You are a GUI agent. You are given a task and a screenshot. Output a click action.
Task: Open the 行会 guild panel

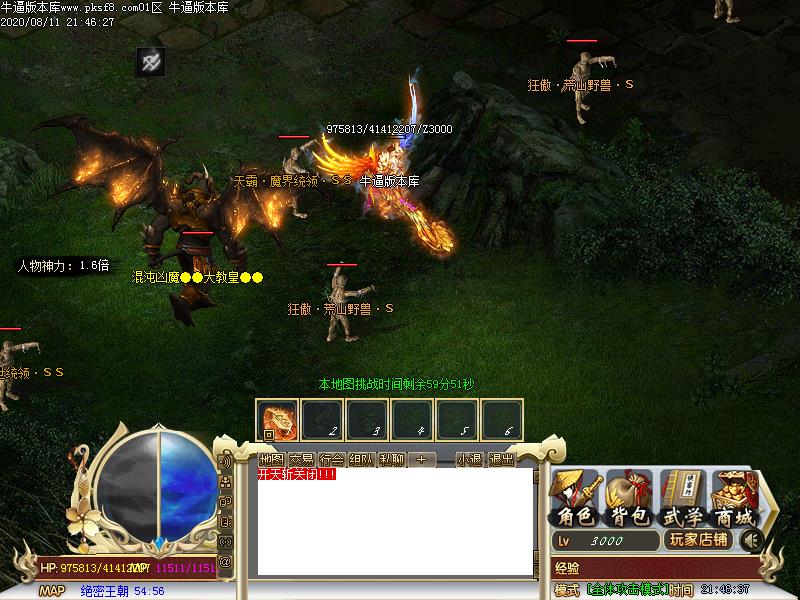[331, 460]
